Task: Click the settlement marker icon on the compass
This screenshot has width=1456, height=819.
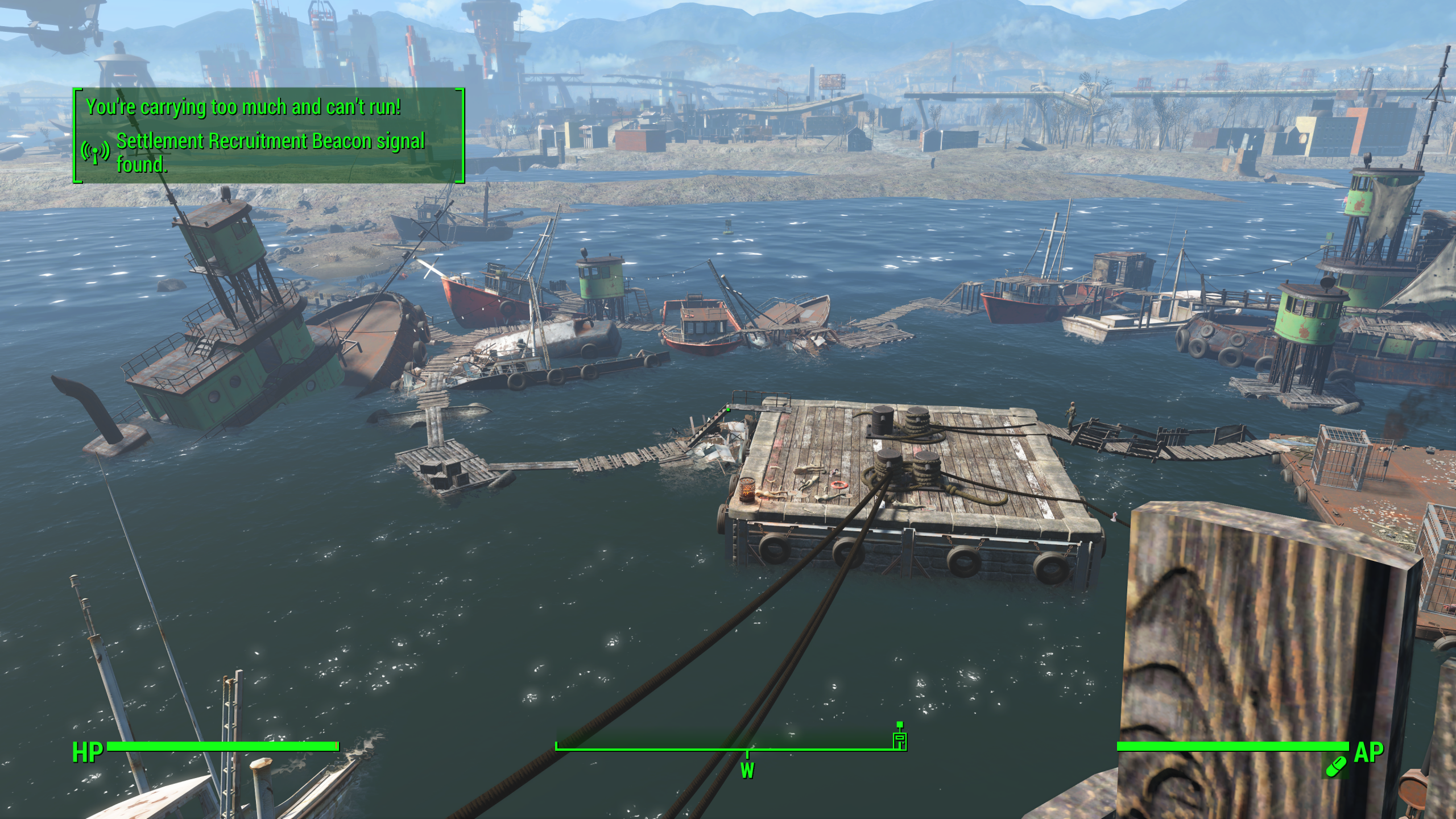Action: tap(899, 739)
